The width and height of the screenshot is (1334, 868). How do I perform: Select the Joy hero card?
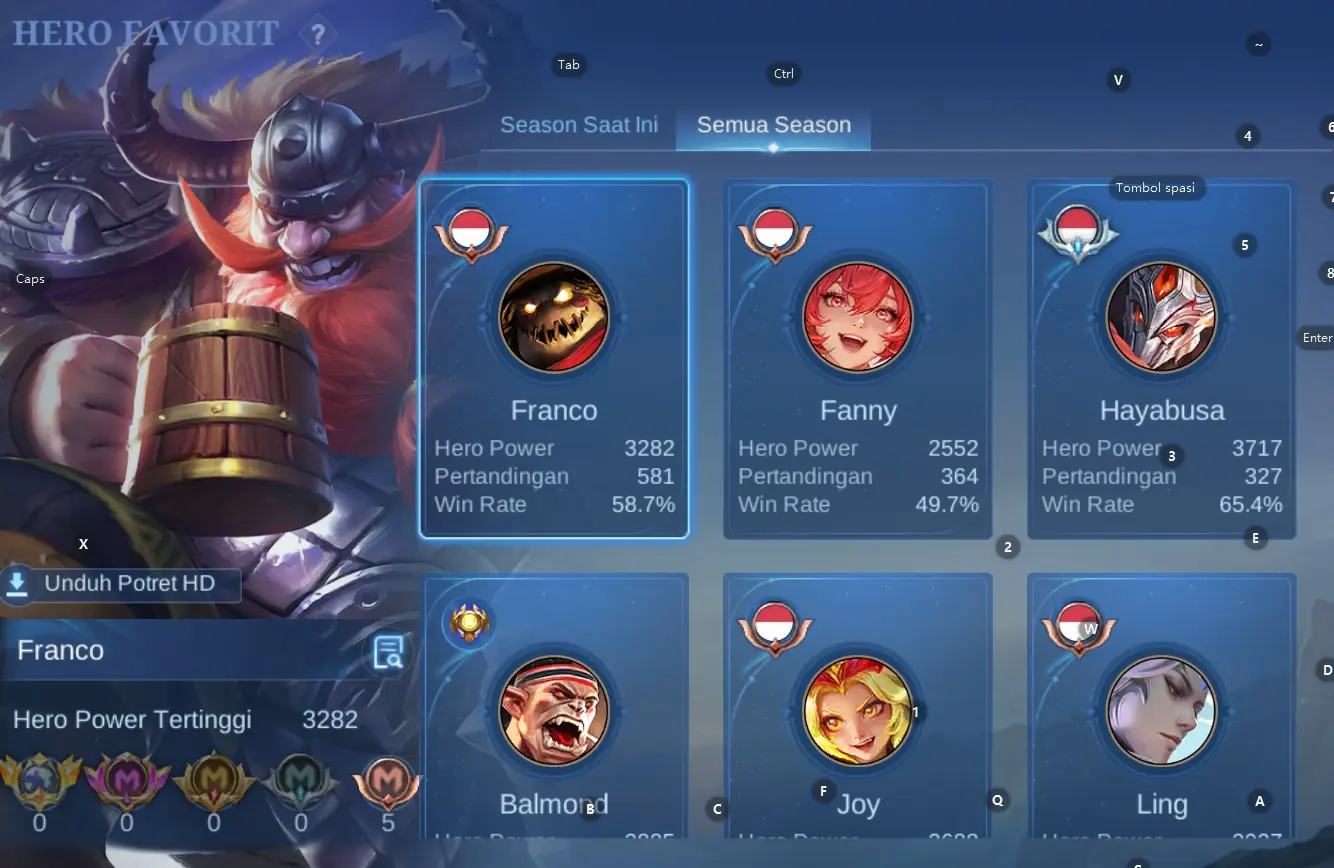[x=858, y=710]
